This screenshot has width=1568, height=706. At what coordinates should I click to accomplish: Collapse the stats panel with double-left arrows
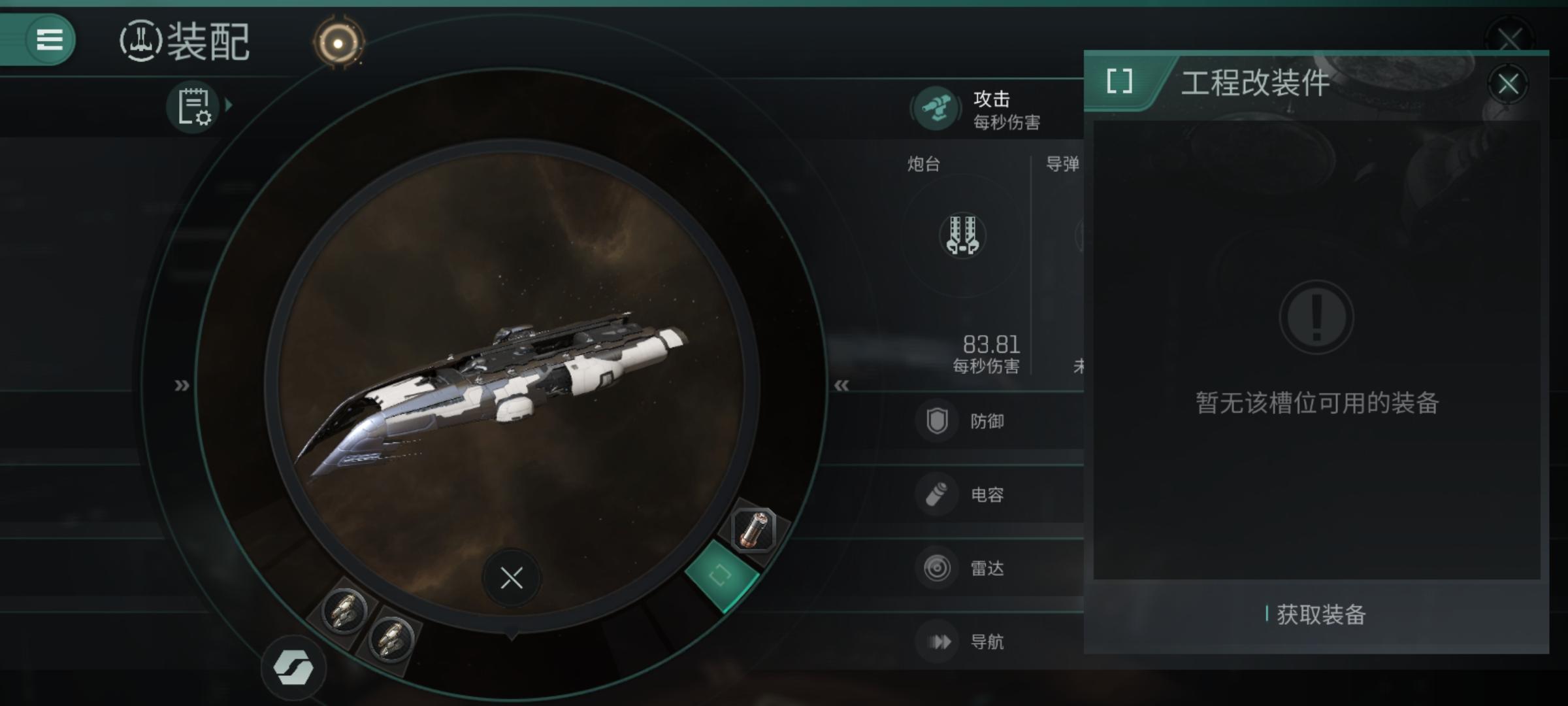tap(841, 386)
